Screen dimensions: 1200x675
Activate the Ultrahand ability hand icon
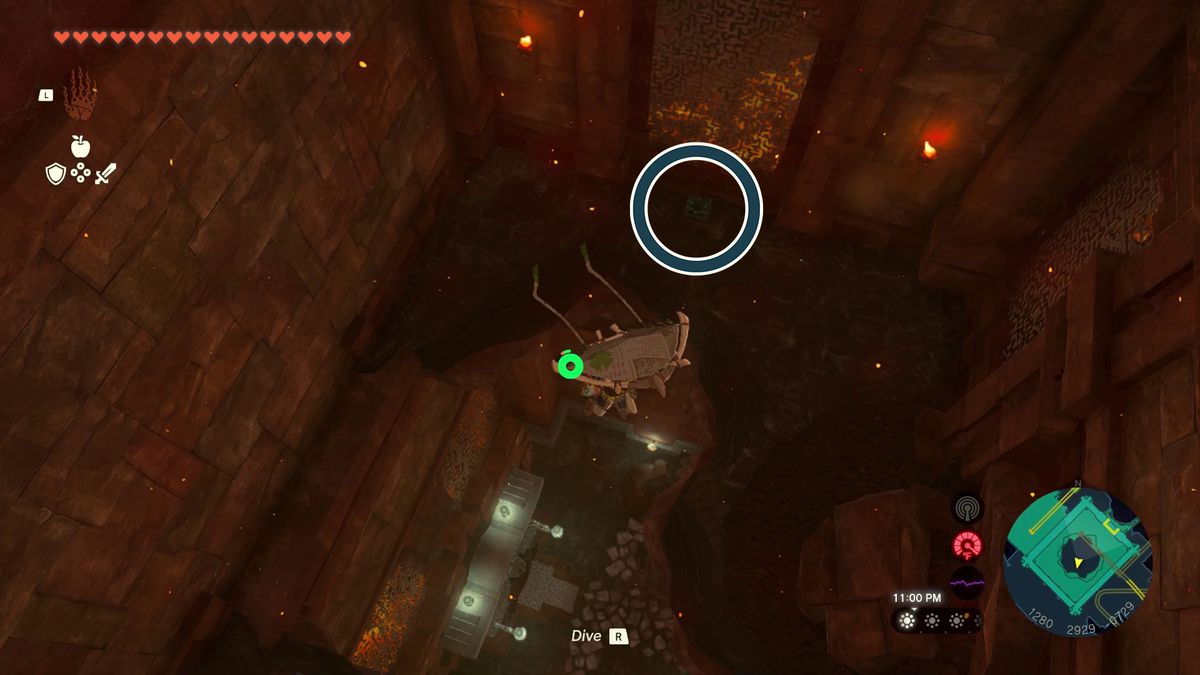click(x=80, y=95)
